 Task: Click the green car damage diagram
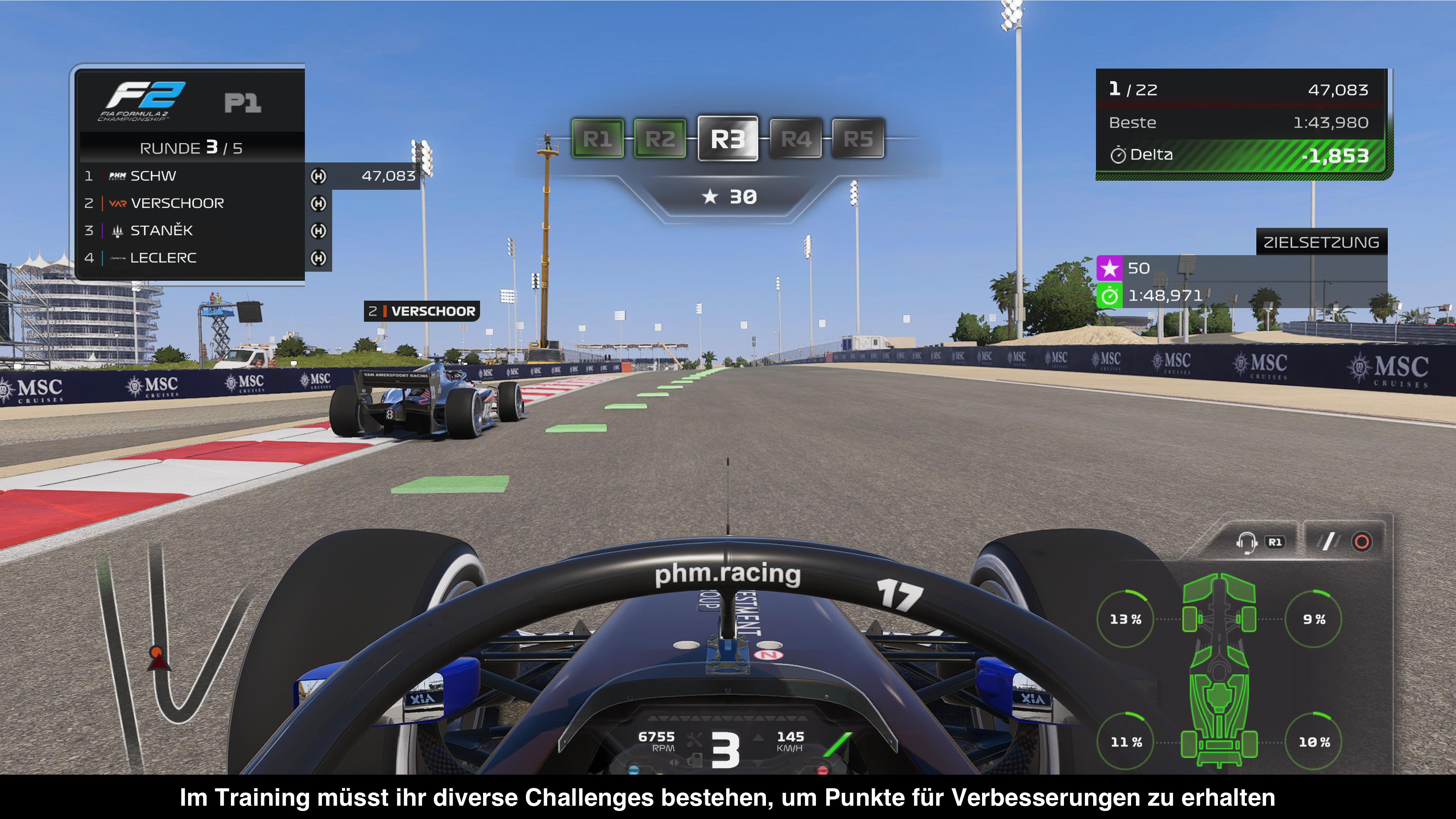[1219, 670]
